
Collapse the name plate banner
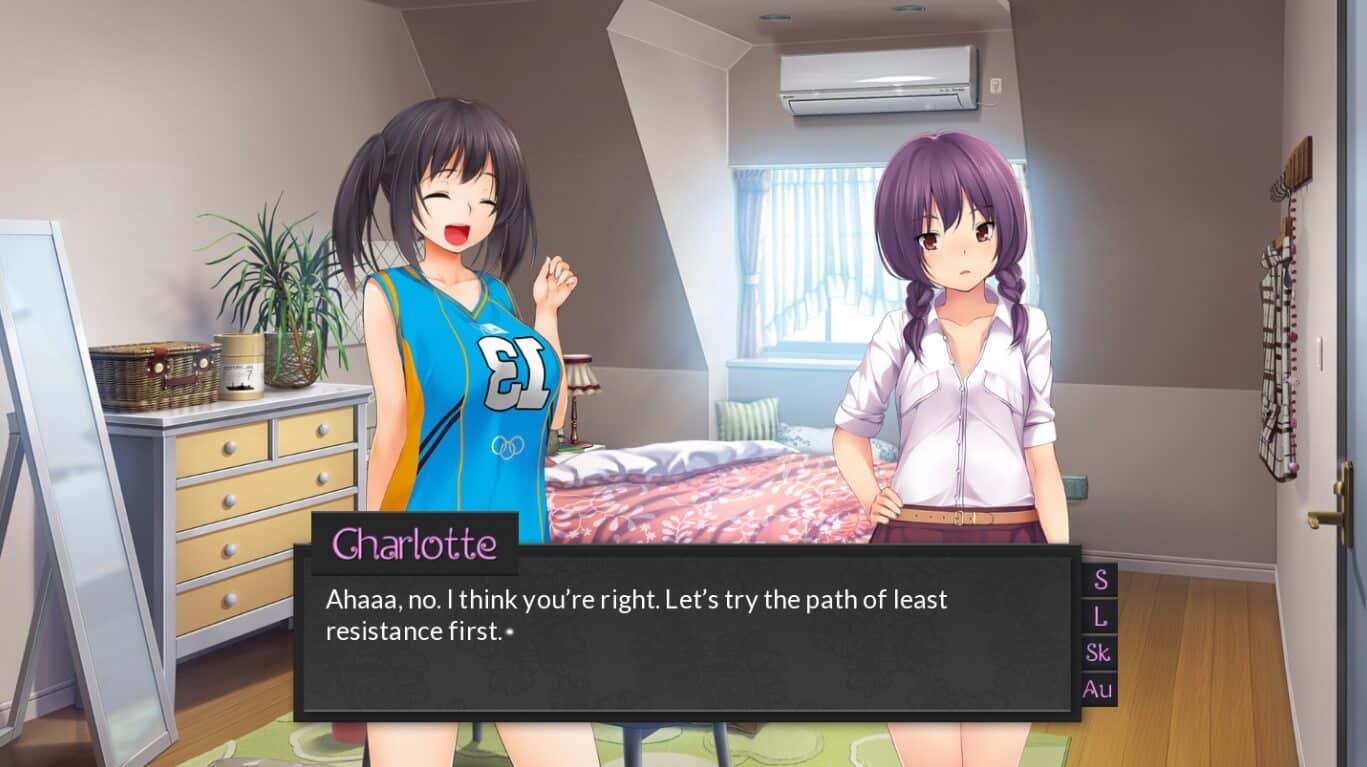(x=414, y=543)
